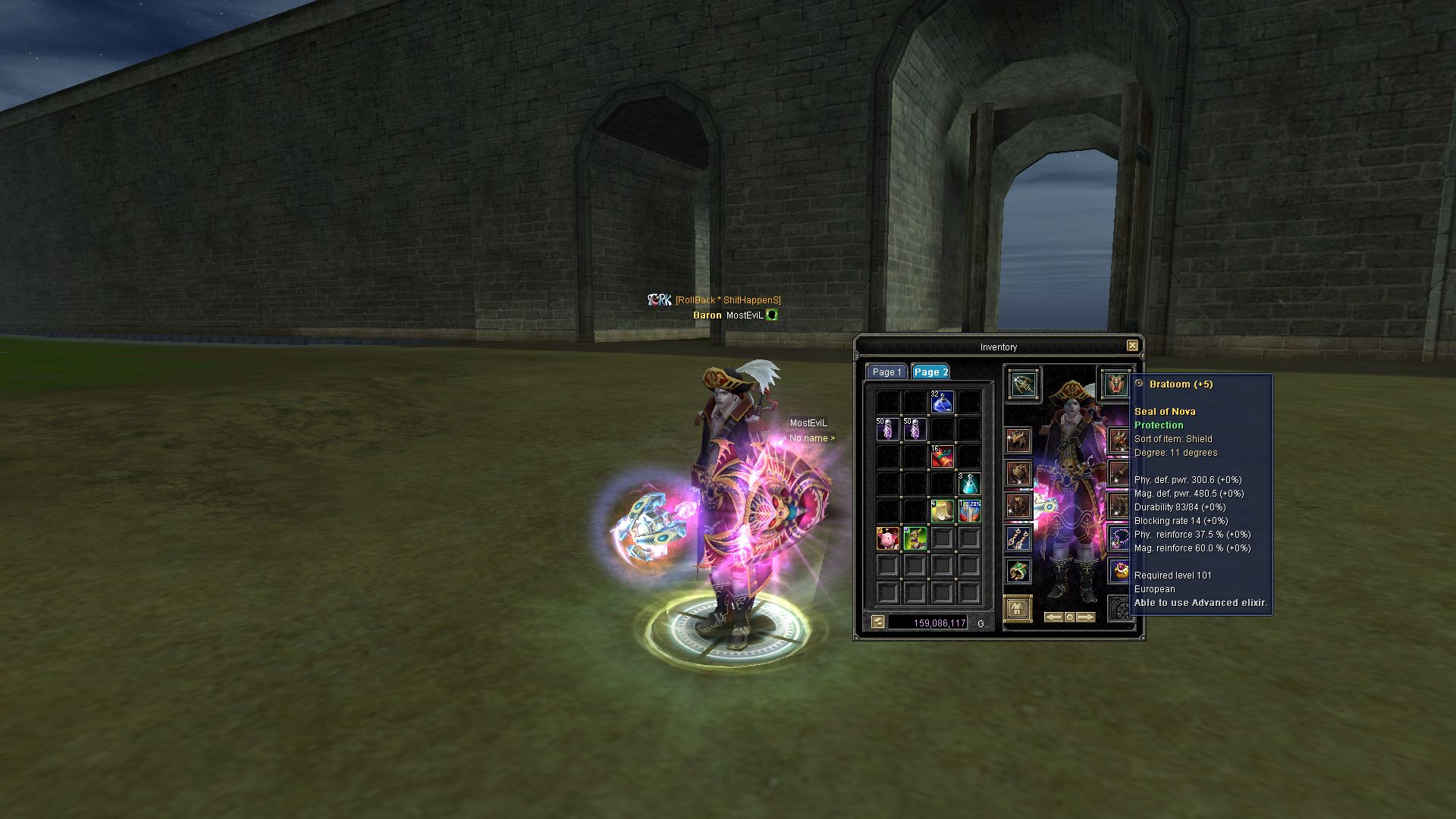
Task: Choose the 20% scroll item
Action: [969, 511]
